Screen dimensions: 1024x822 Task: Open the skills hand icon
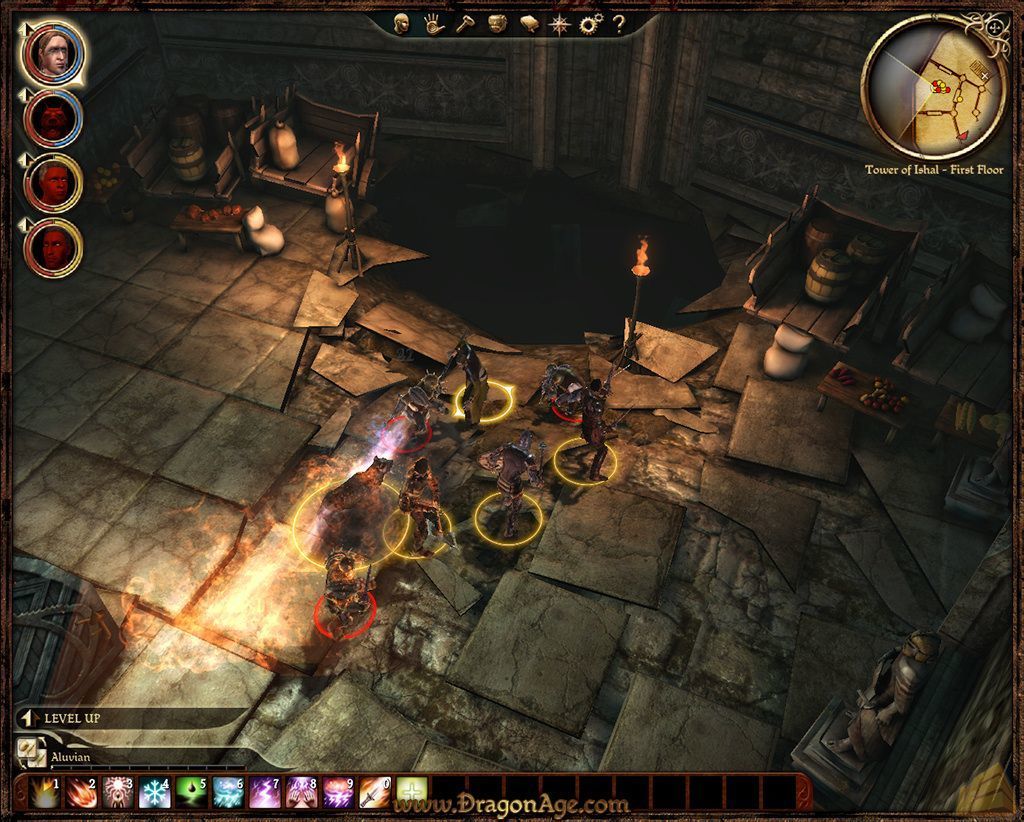point(432,24)
